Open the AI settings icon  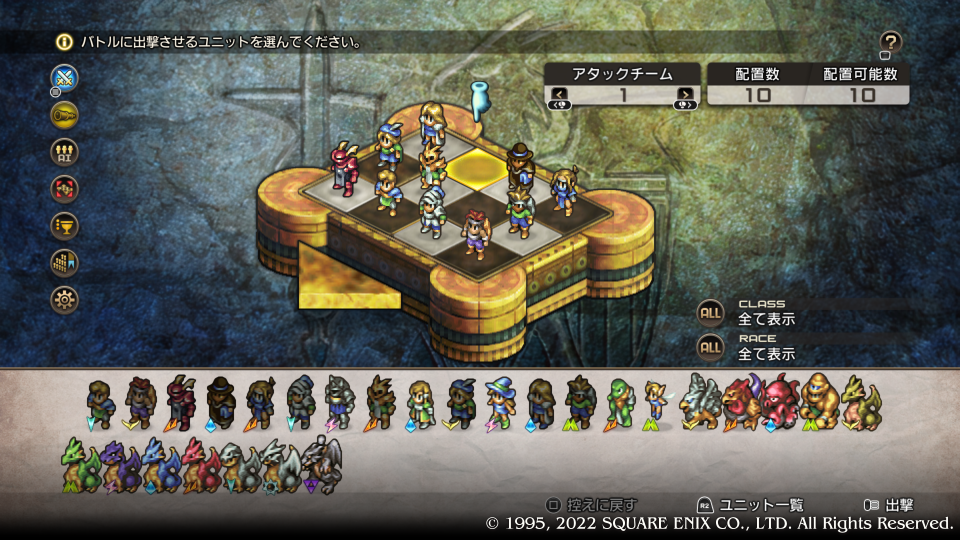tap(65, 152)
